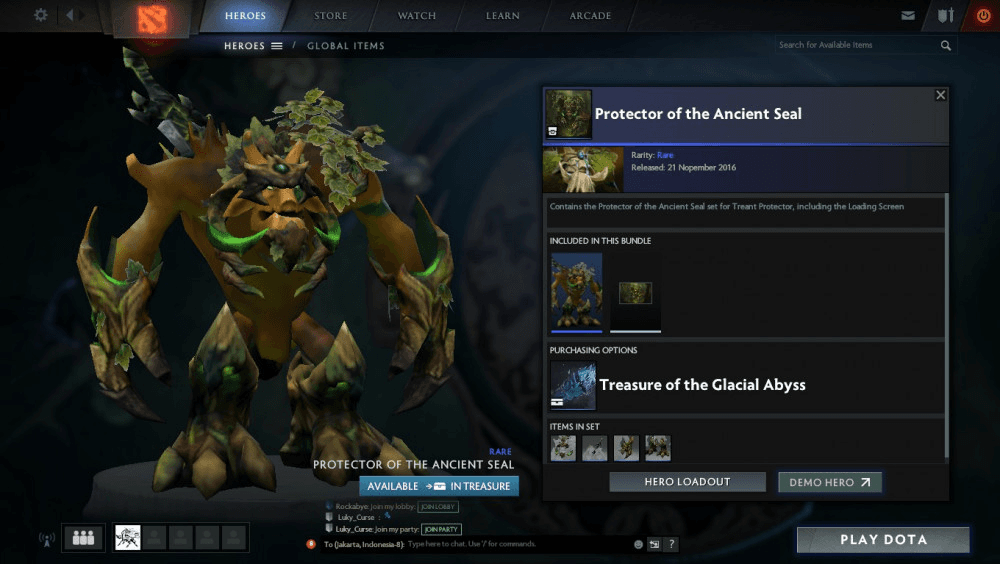Switch to the Heroes tab
Image resolution: width=1000 pixels, height=564 pixels.
(245, 16)
